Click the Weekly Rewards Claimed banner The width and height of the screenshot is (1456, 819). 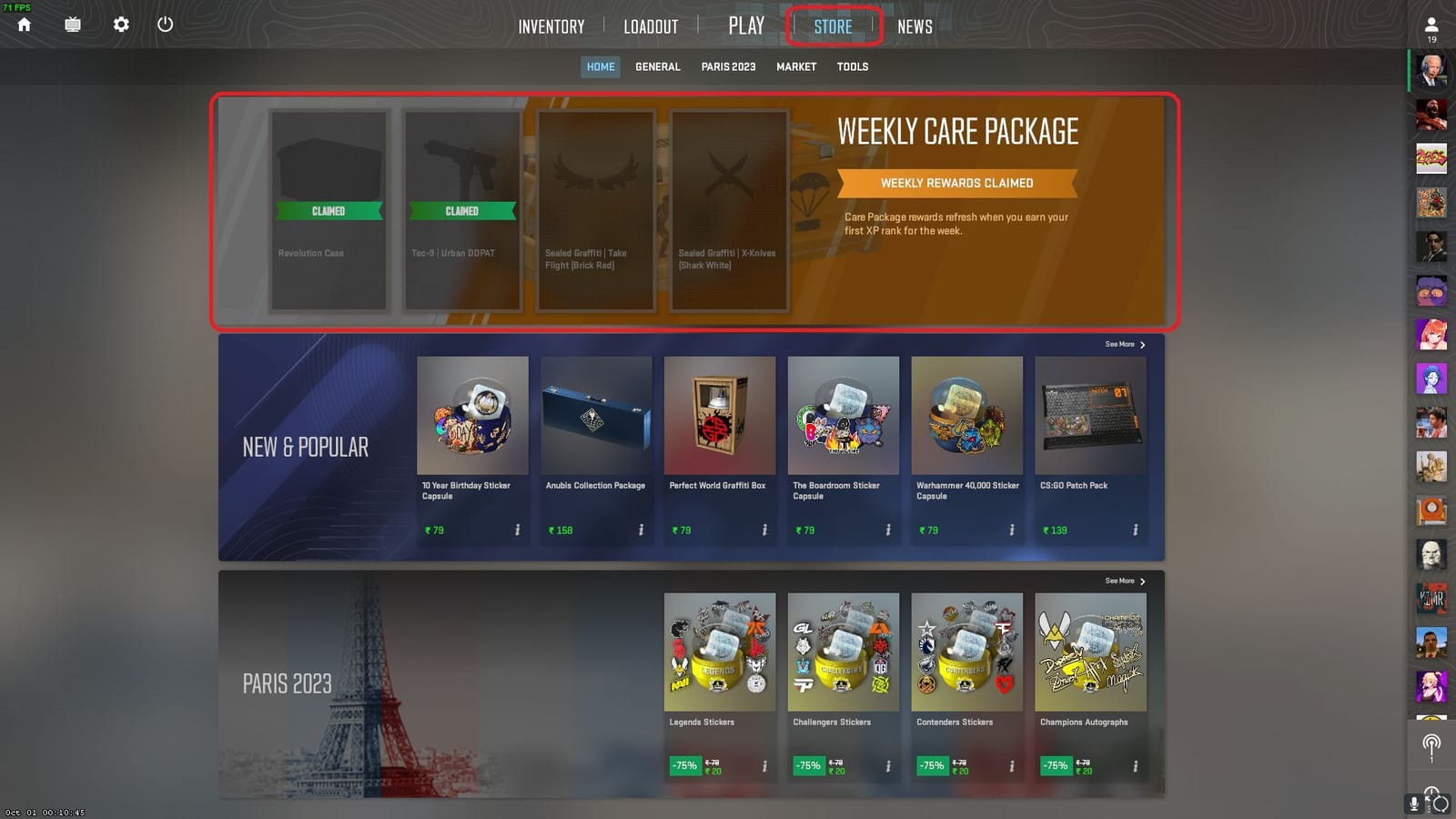(x=956, y=183)
